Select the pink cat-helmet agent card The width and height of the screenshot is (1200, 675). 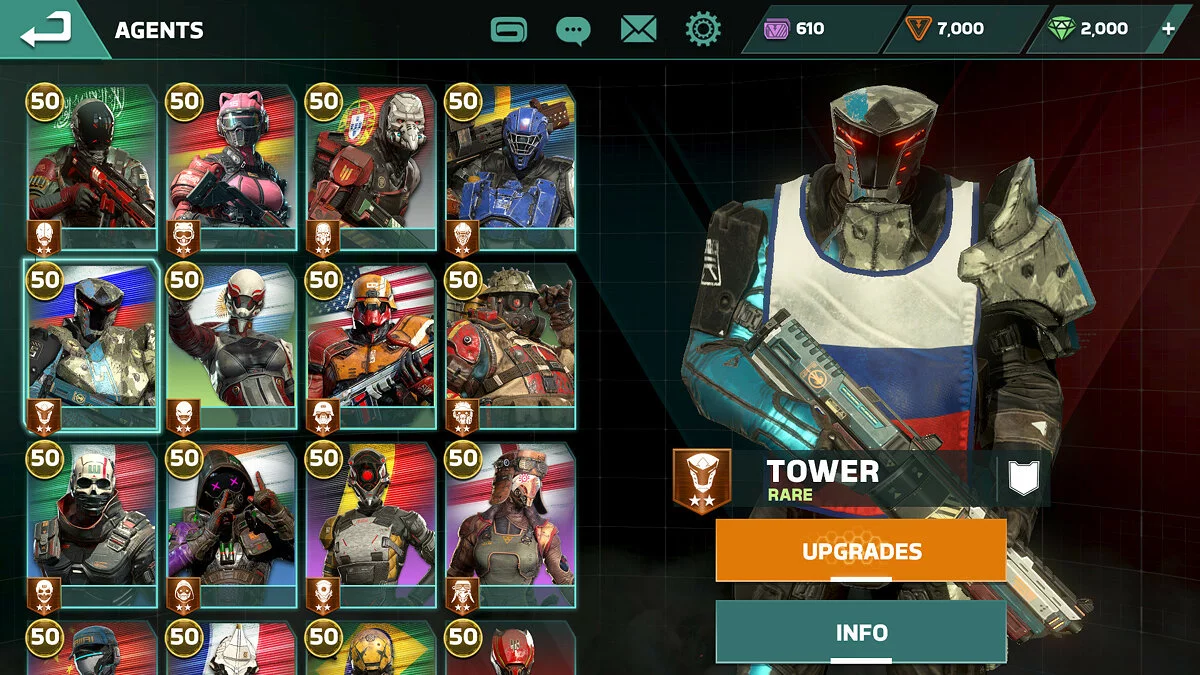click(x=231, y=167)
